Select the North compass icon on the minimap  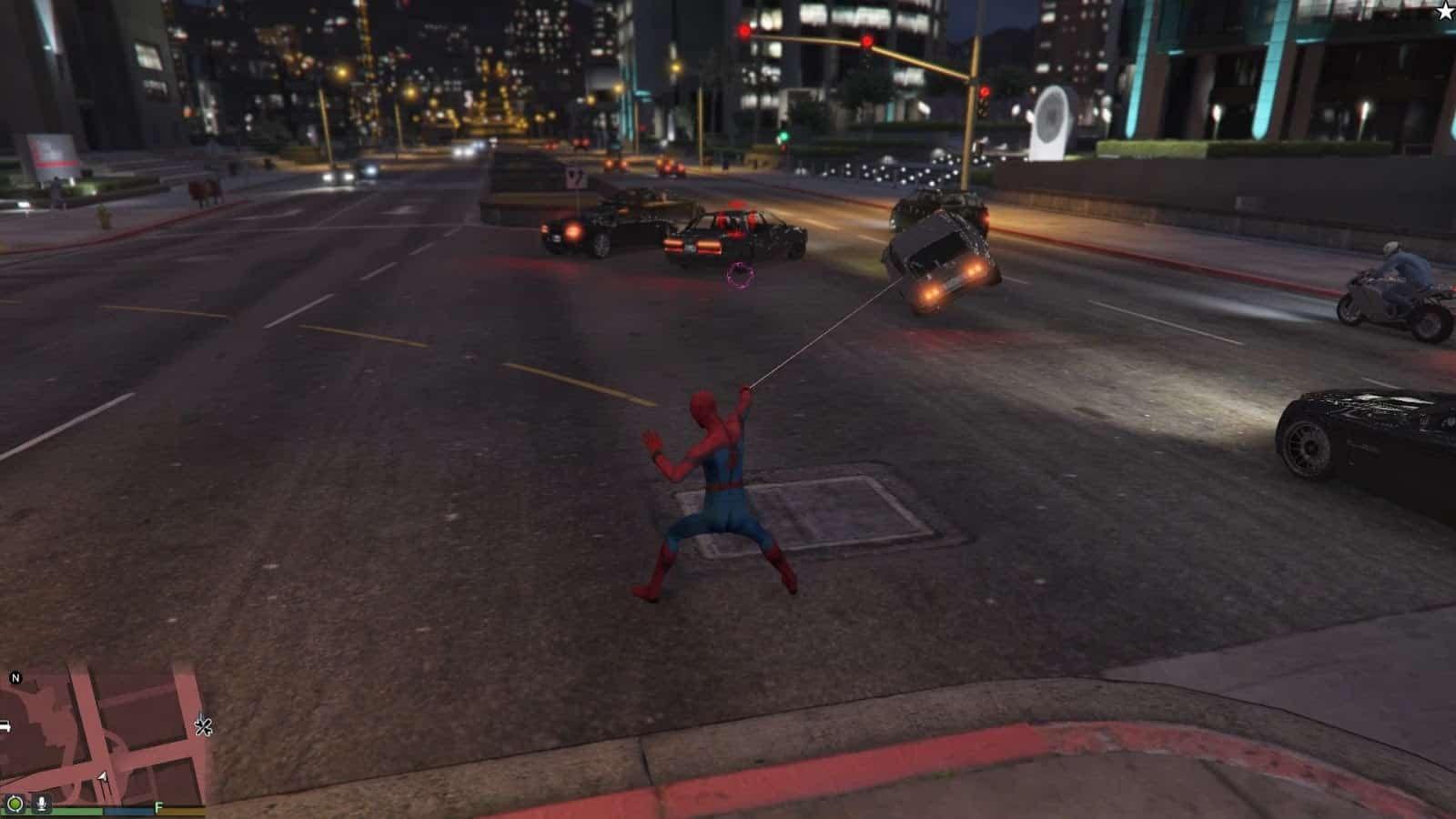(15, 677)
